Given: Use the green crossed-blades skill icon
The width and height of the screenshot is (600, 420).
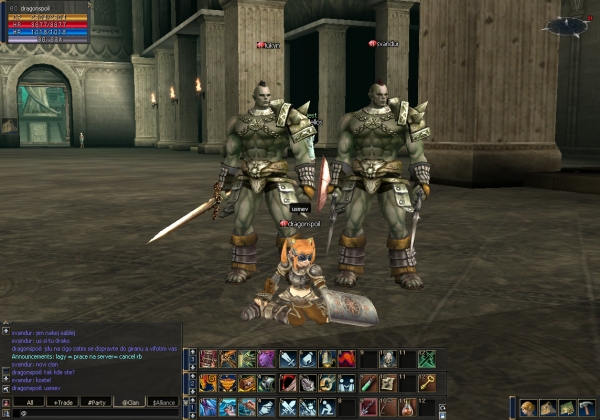Looking at the screenshot, I should 426,359.
